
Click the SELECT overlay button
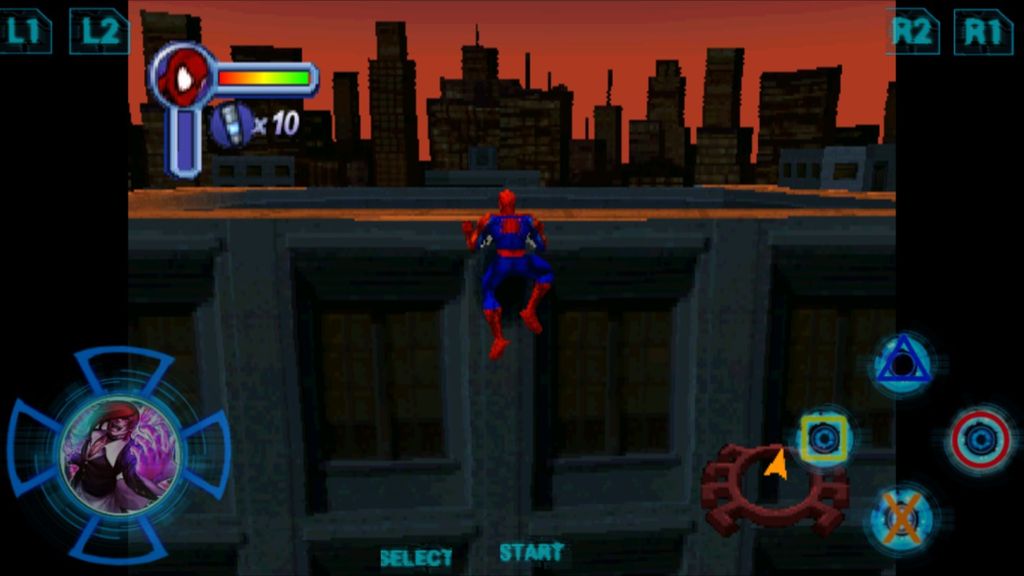(x=416, y=557)
